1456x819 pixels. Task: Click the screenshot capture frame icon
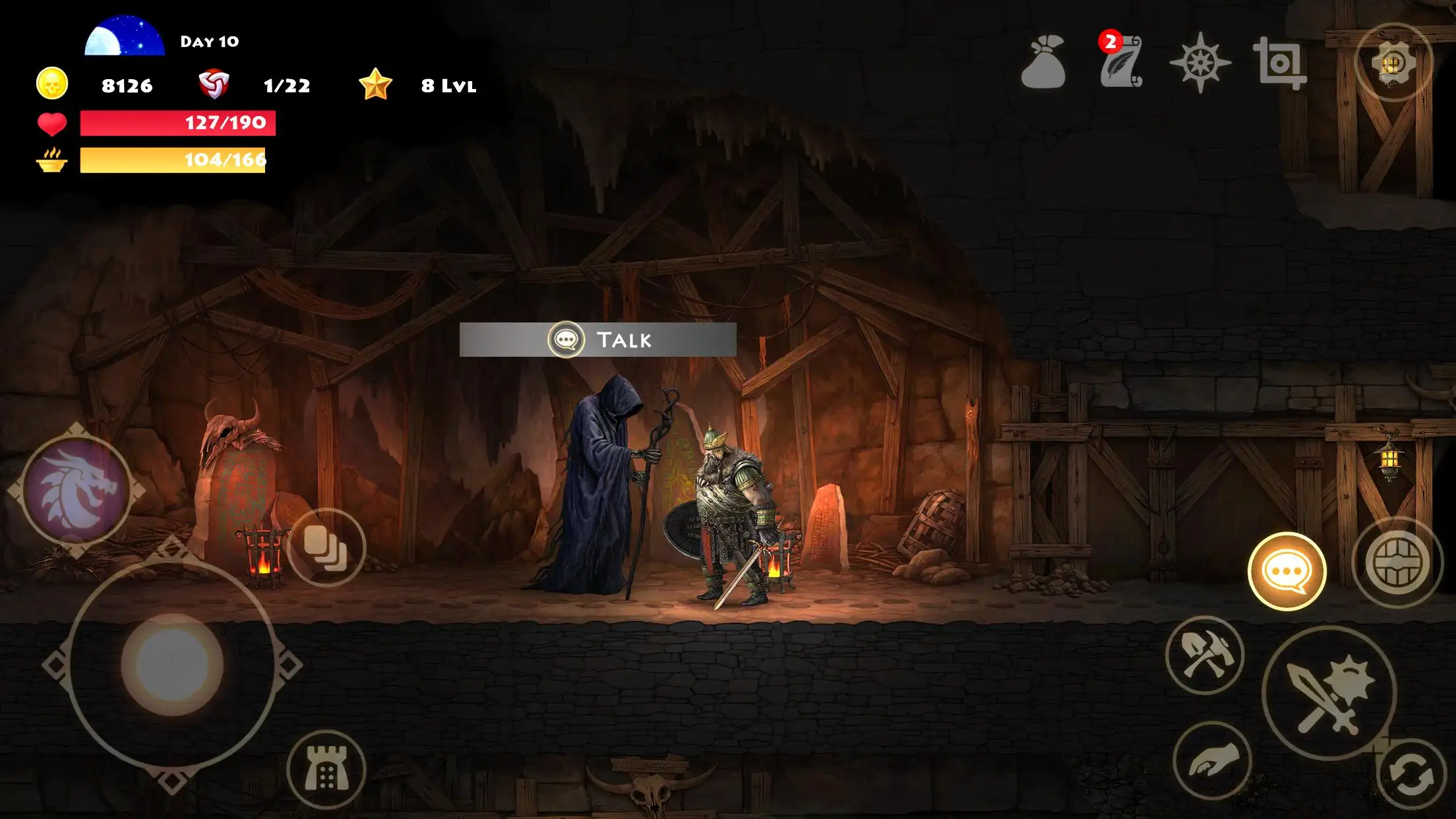(x=1279, y=63)
